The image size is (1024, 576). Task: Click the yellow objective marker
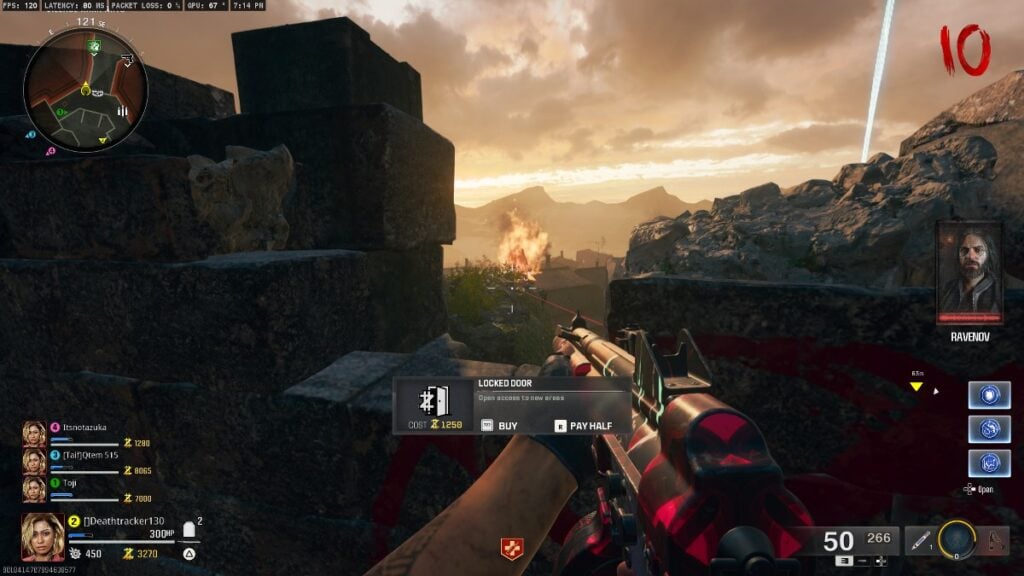pos(916,387)
